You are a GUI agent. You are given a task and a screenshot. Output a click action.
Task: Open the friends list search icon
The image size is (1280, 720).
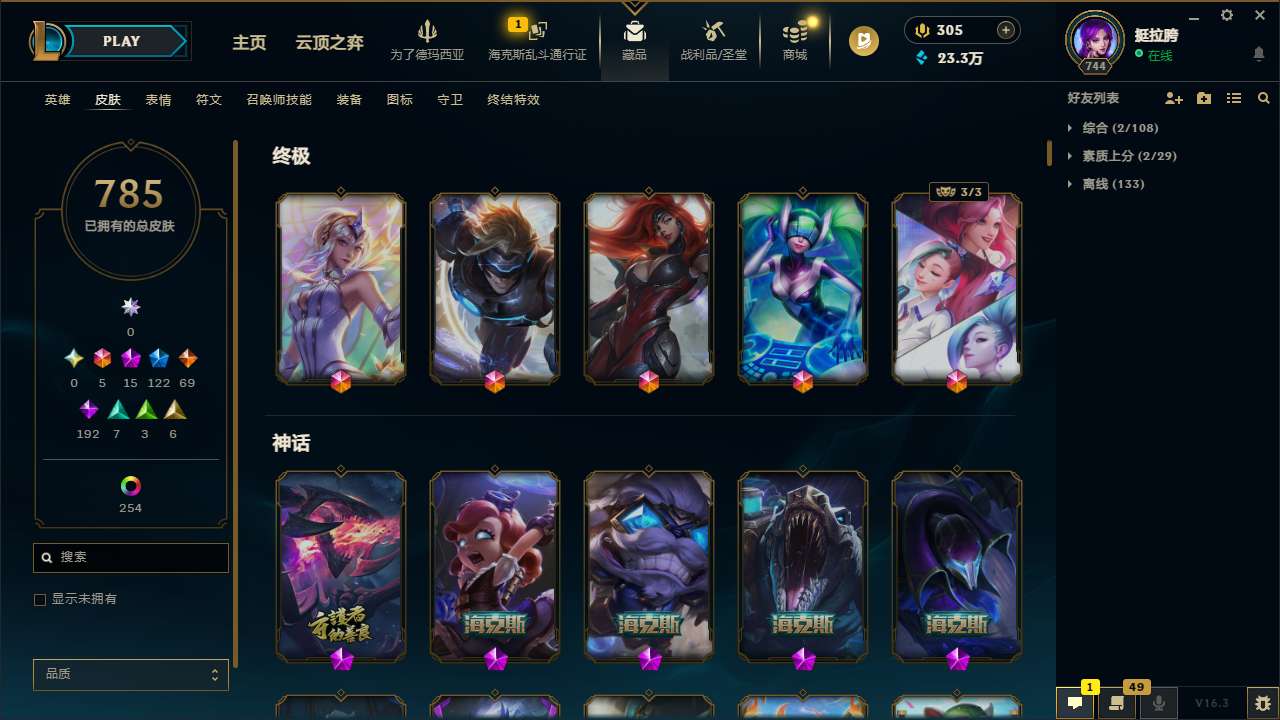[1264, 98]
